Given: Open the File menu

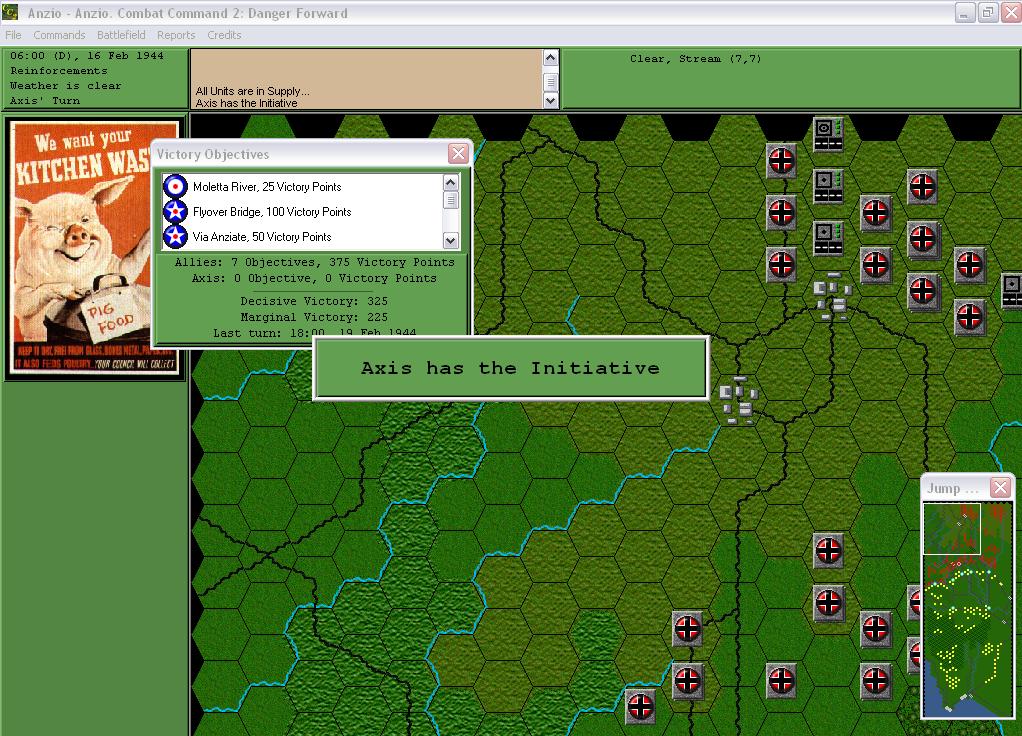Looking at the screenshot, I should coord(13,35).
